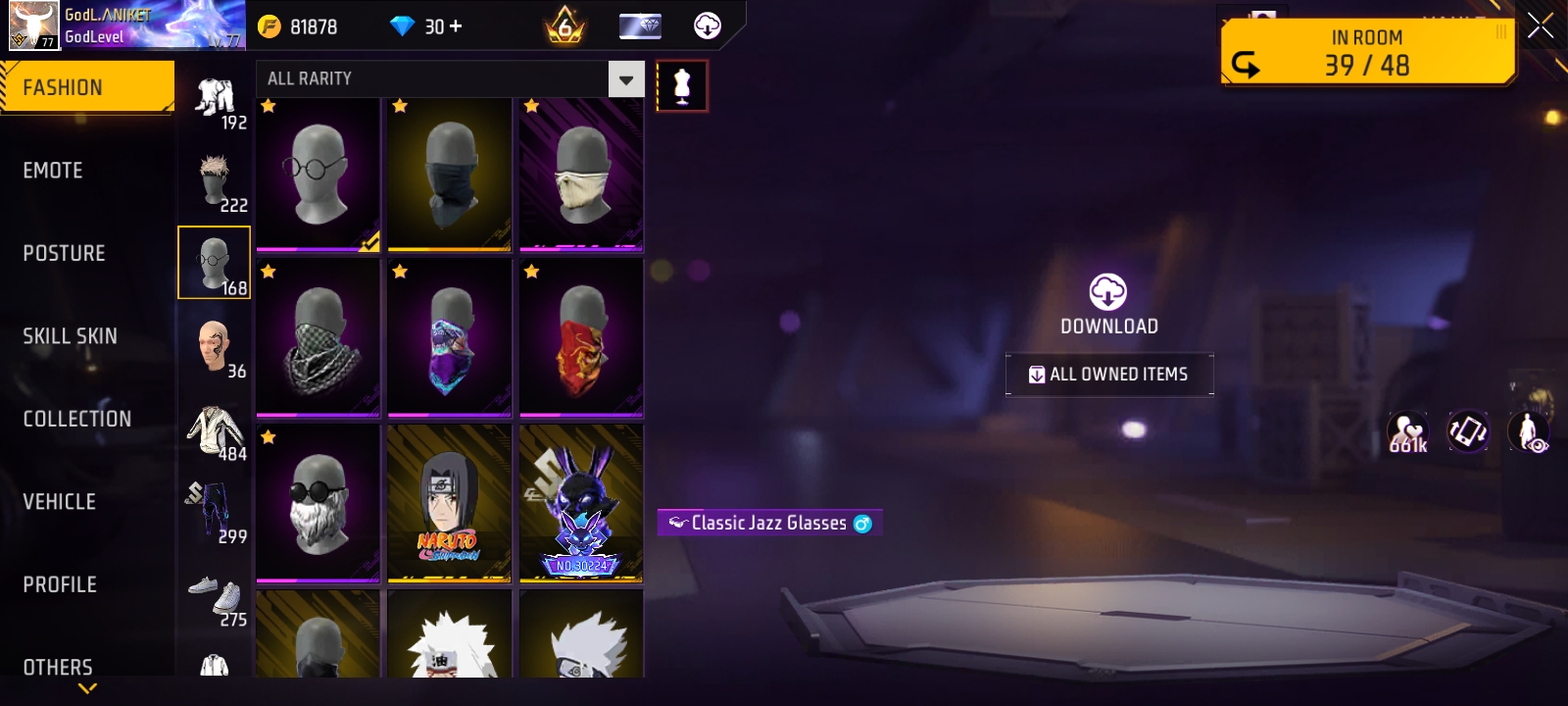This screenshot has height=706, width=1568.
Task: Select the head/mask category icon in sidebar
Action: [216, 262]
